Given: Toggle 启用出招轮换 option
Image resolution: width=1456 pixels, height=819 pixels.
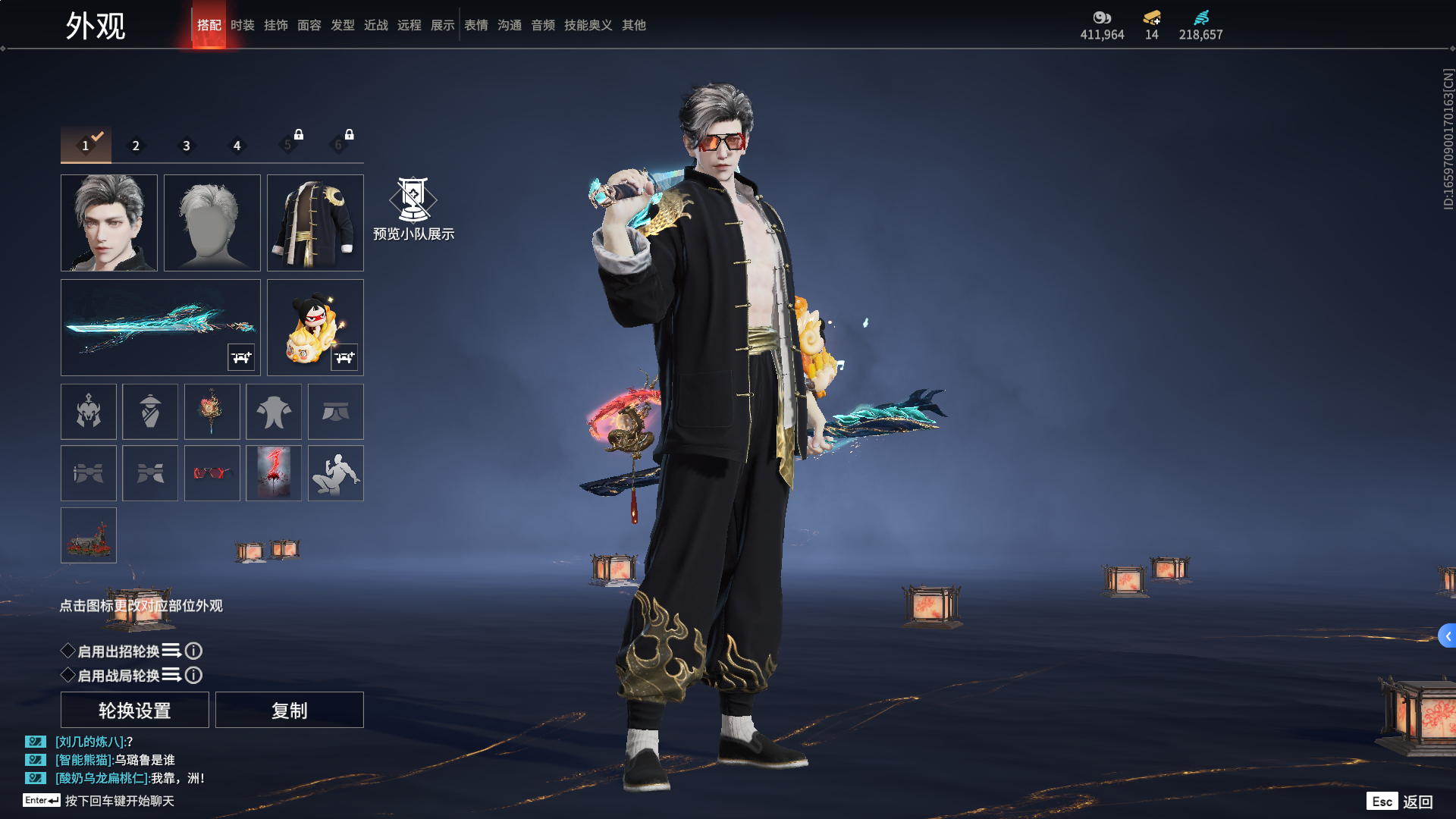Looking at the screenshot, I should pos(68,651).
